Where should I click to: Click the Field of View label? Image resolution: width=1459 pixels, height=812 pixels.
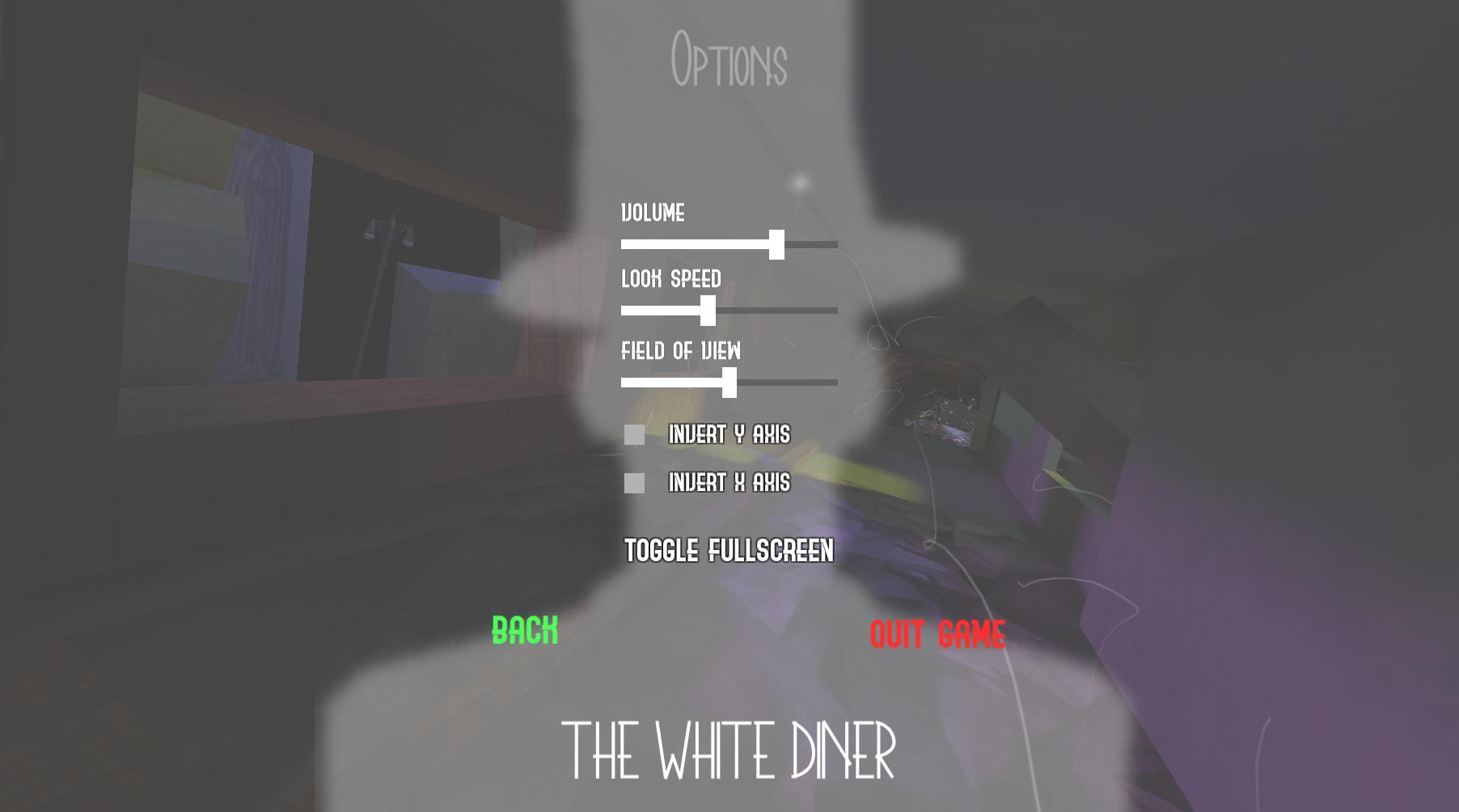point(681,351)
